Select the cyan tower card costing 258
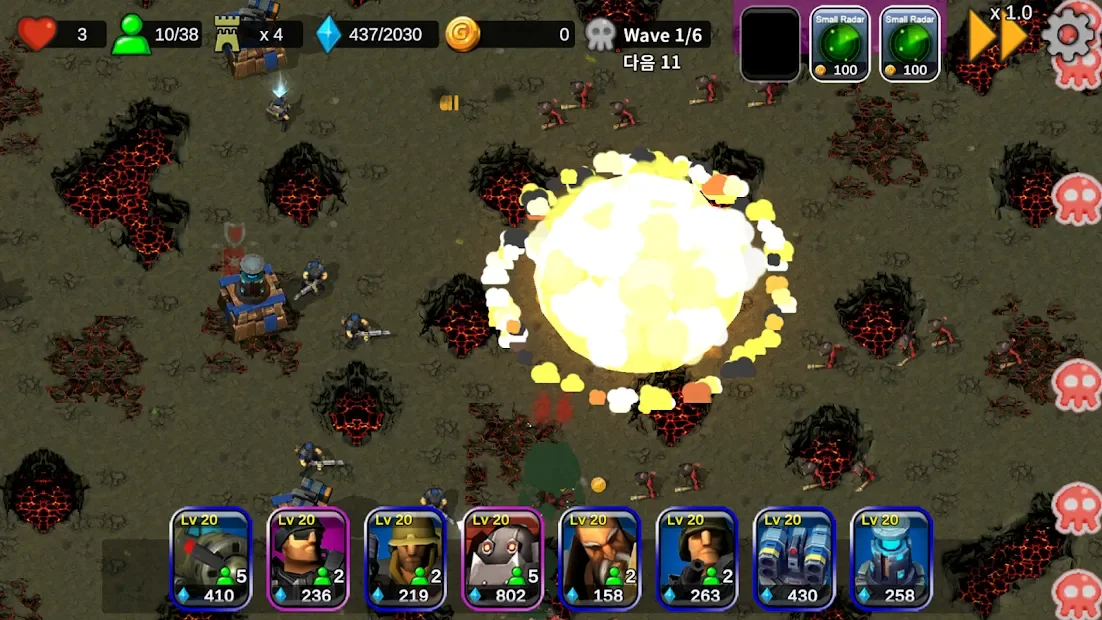The height and width of the screenshot is (620, 1102). (891, 558)
